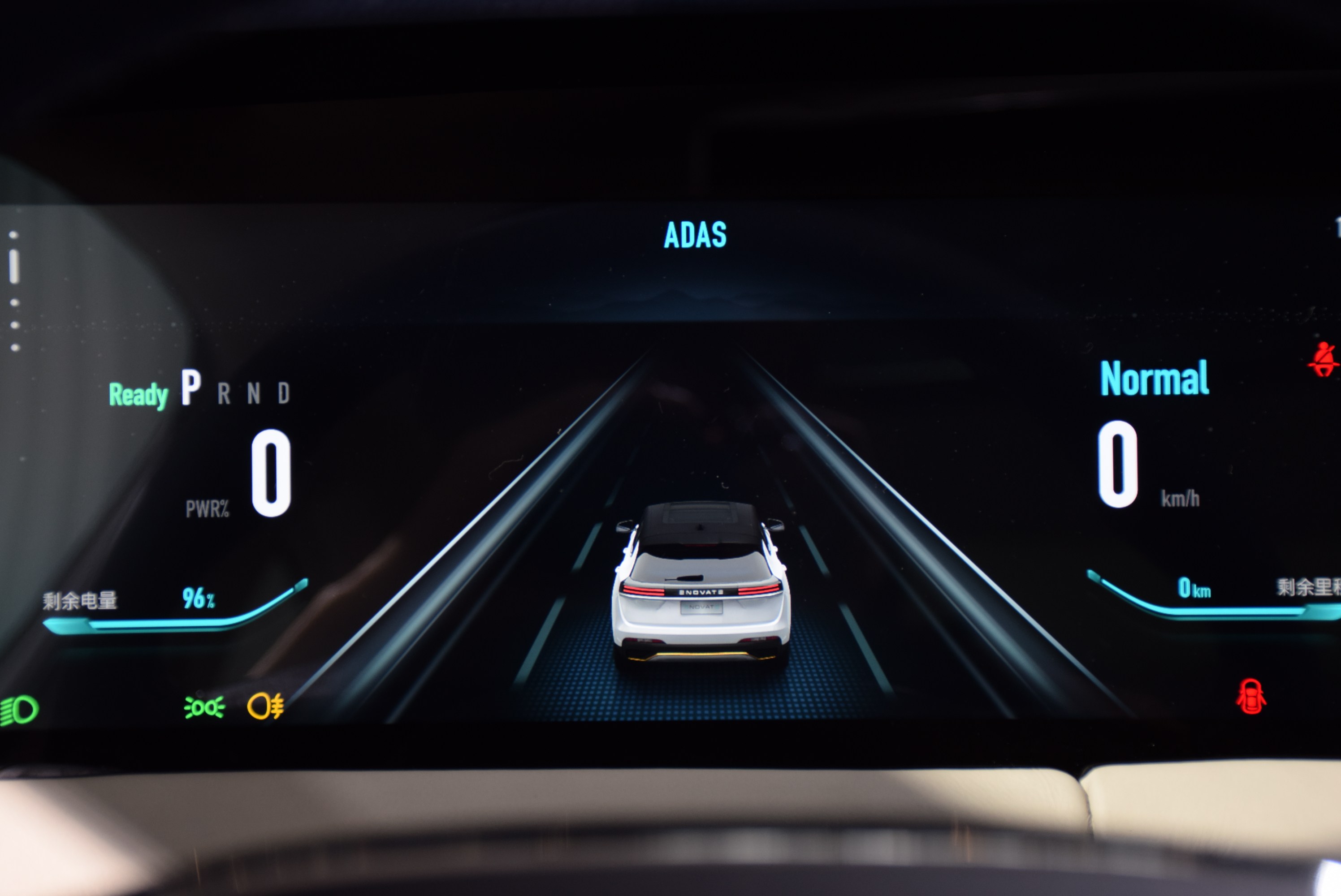Switch to the R gear letter

coord(224,394)
